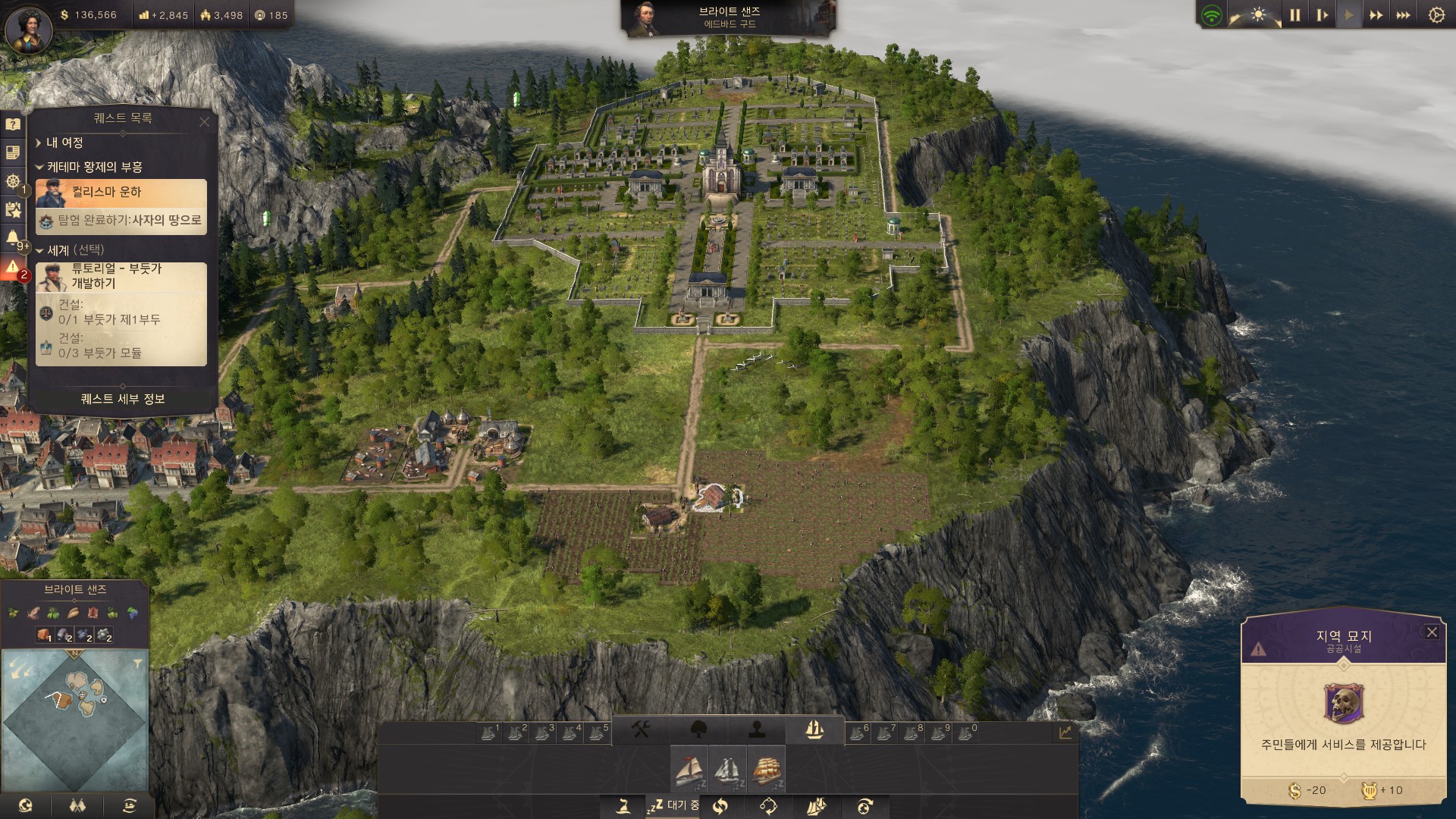Screen dimensions: 1456x819
Task: Open the gear-shaped options menu
Action: [1436, 15]
